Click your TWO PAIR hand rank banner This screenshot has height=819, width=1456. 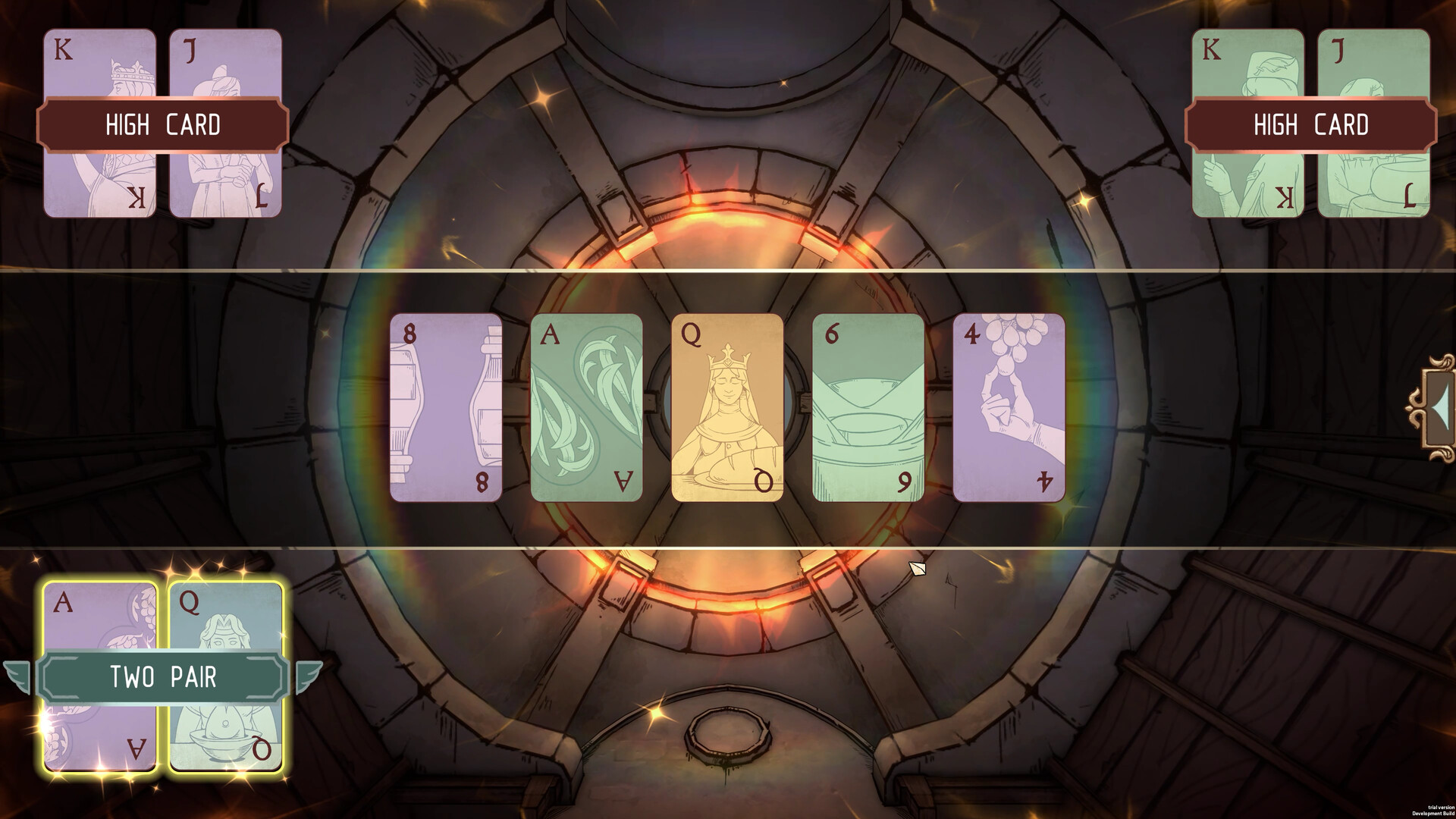165,677
